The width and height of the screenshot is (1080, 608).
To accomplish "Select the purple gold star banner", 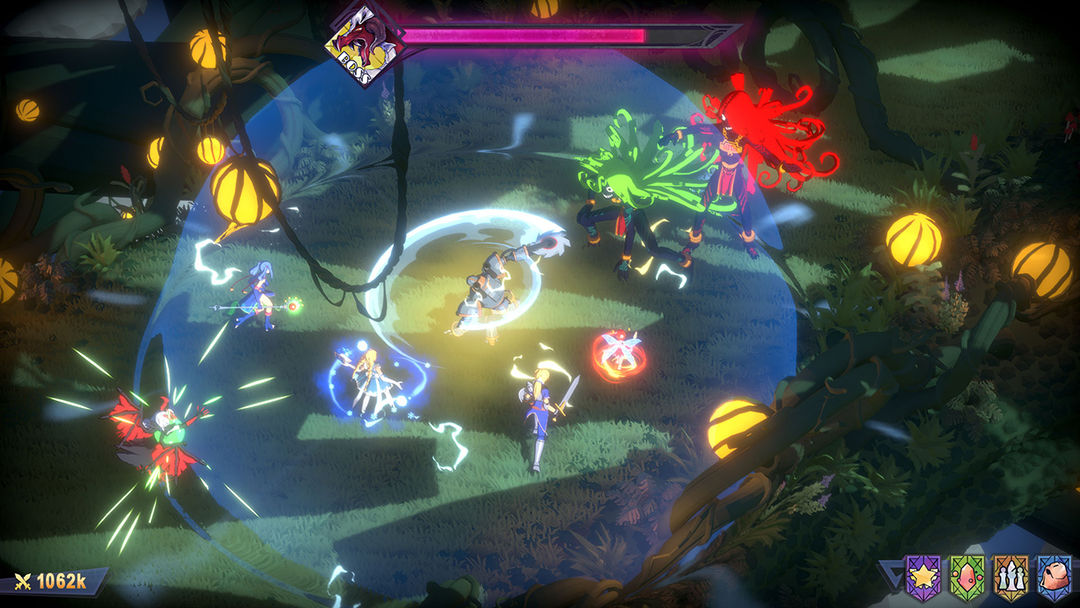I will 921,577.
